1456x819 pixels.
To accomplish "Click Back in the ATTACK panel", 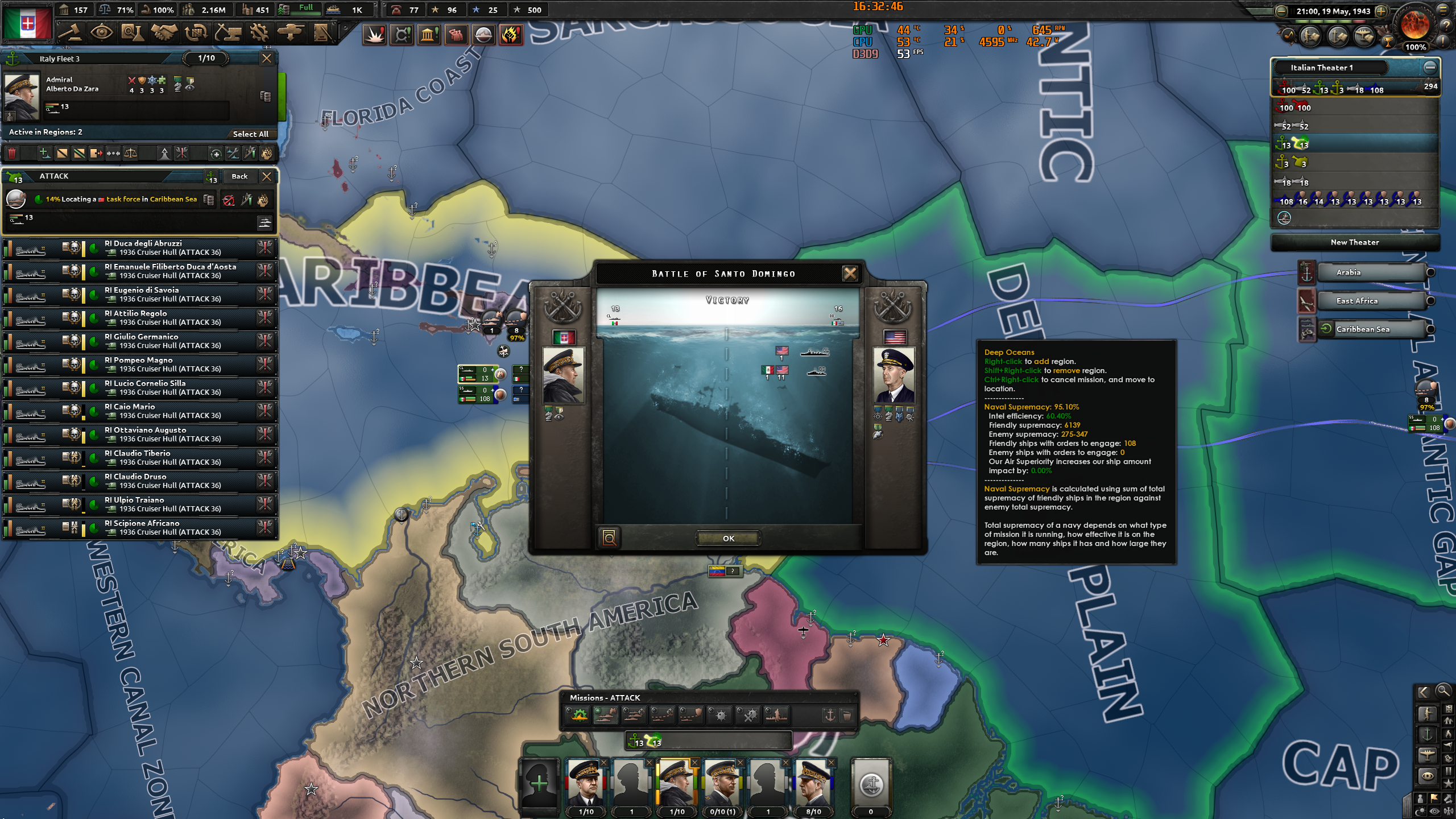I will [241, 176].
